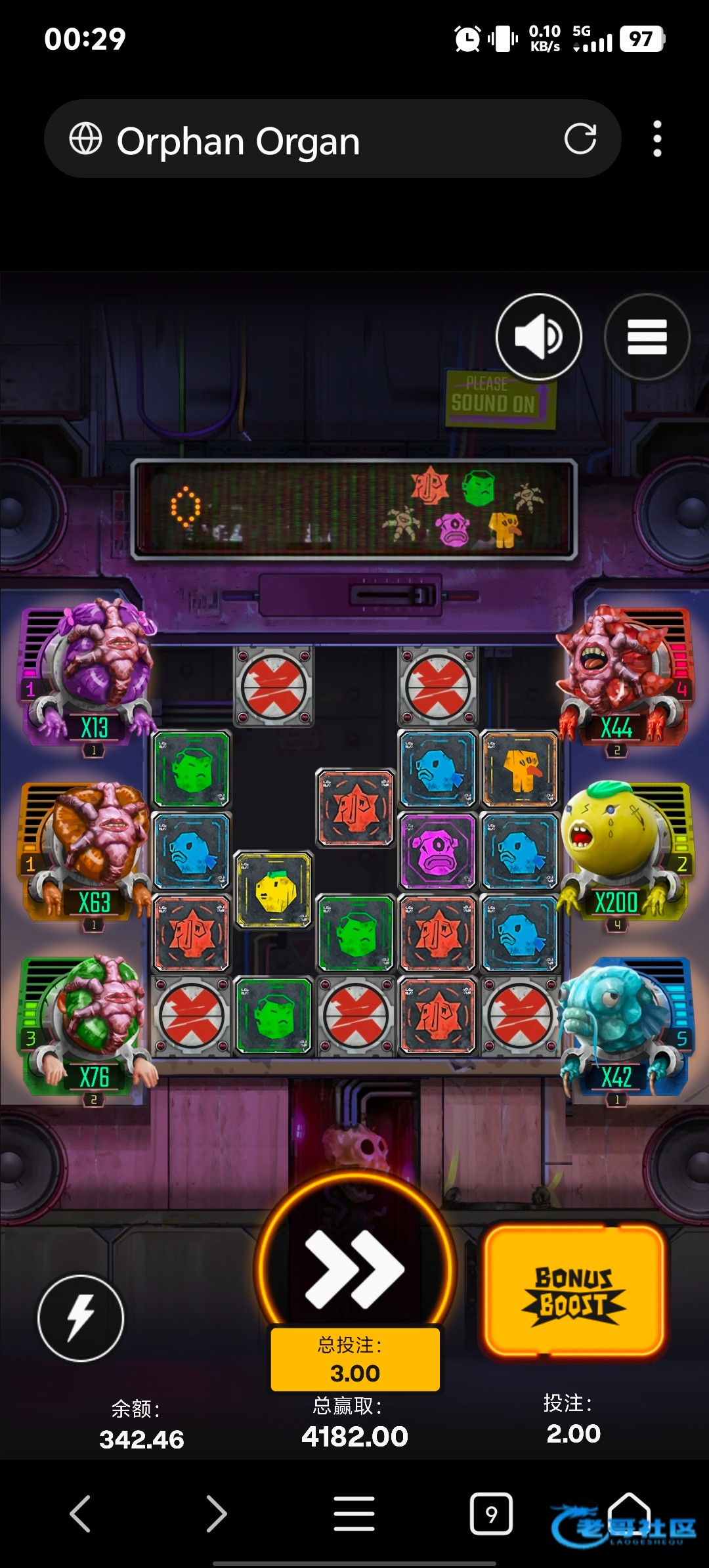Toggle the game sound speaker button
This screenshot has height=1568, width=709.
(x=538, y=336)
